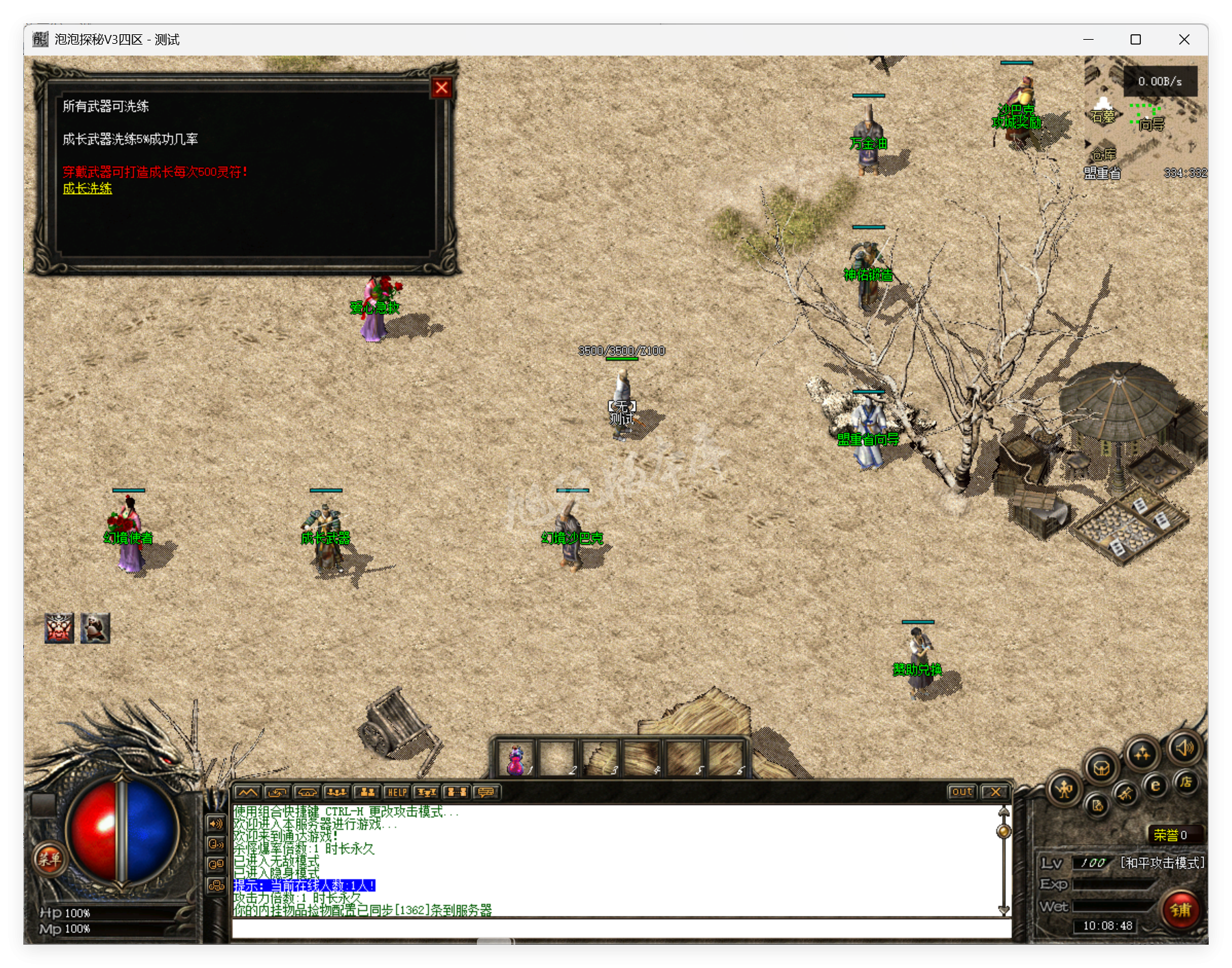The width and height of the screenshot is (1232, 968).
Task: Select the potion in hotbar slot 1
Action: [516, 759]
